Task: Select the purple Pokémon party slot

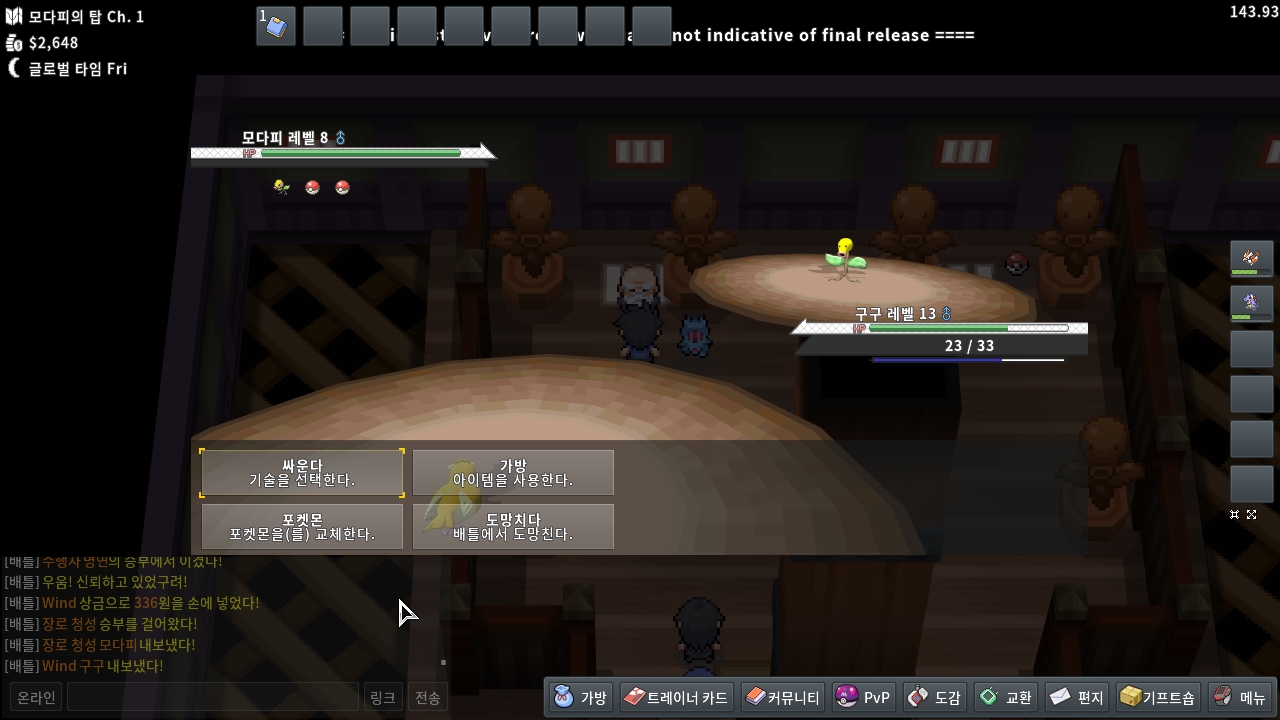Action: click(1251, 304)
